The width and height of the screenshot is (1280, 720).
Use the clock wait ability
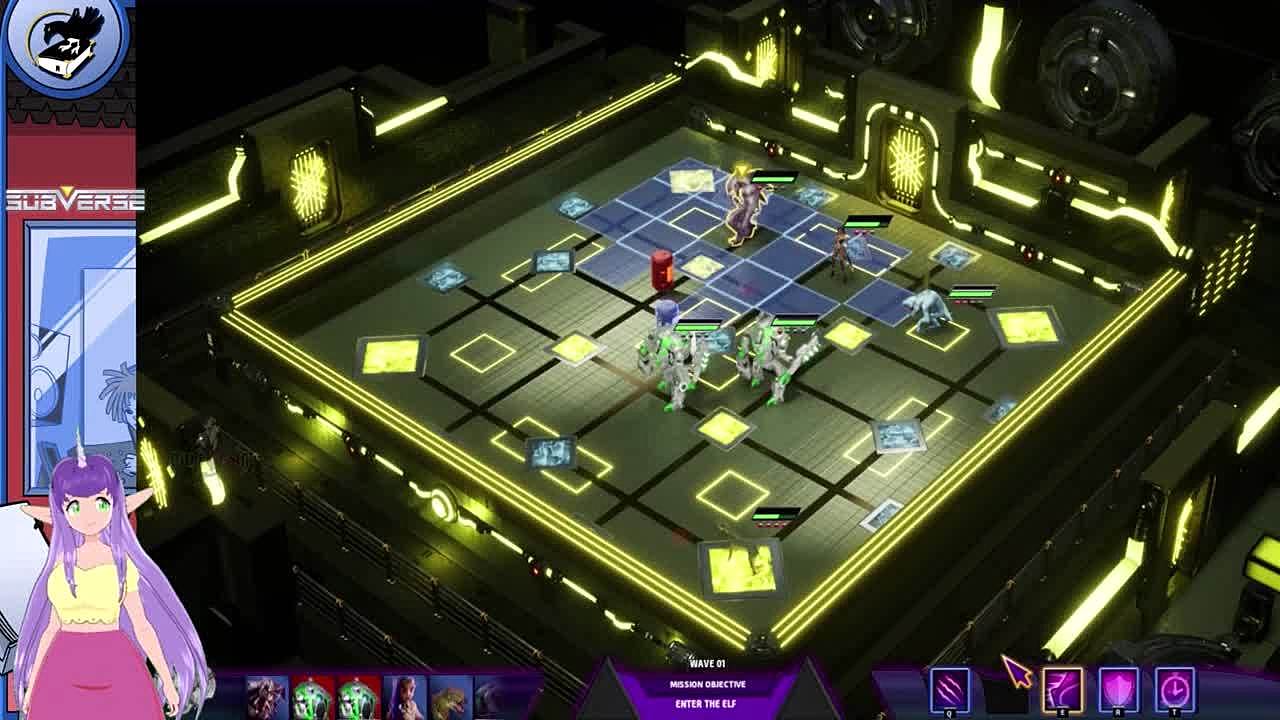point(1174,689)
